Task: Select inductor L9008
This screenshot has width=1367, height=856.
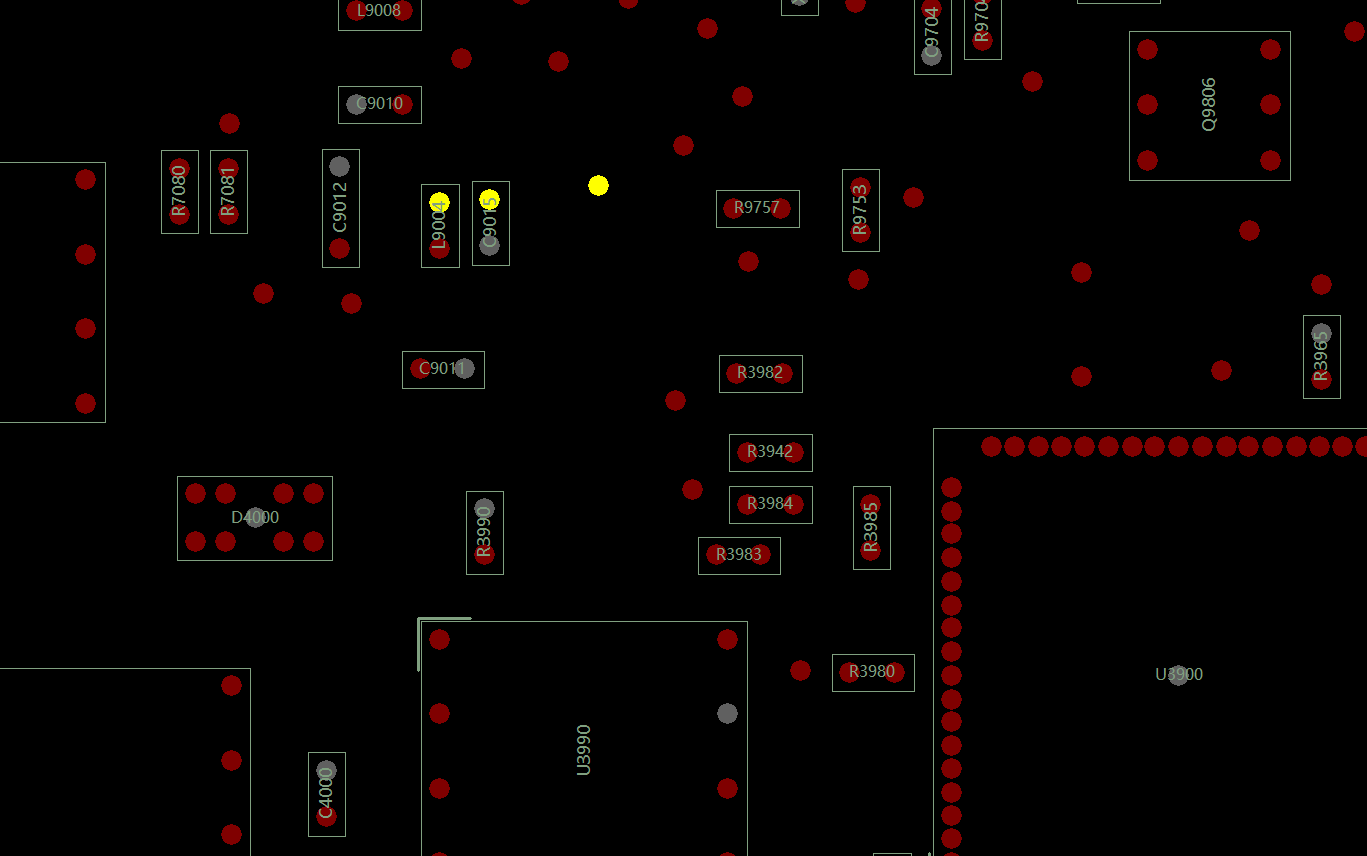Action: click(379, 11)
